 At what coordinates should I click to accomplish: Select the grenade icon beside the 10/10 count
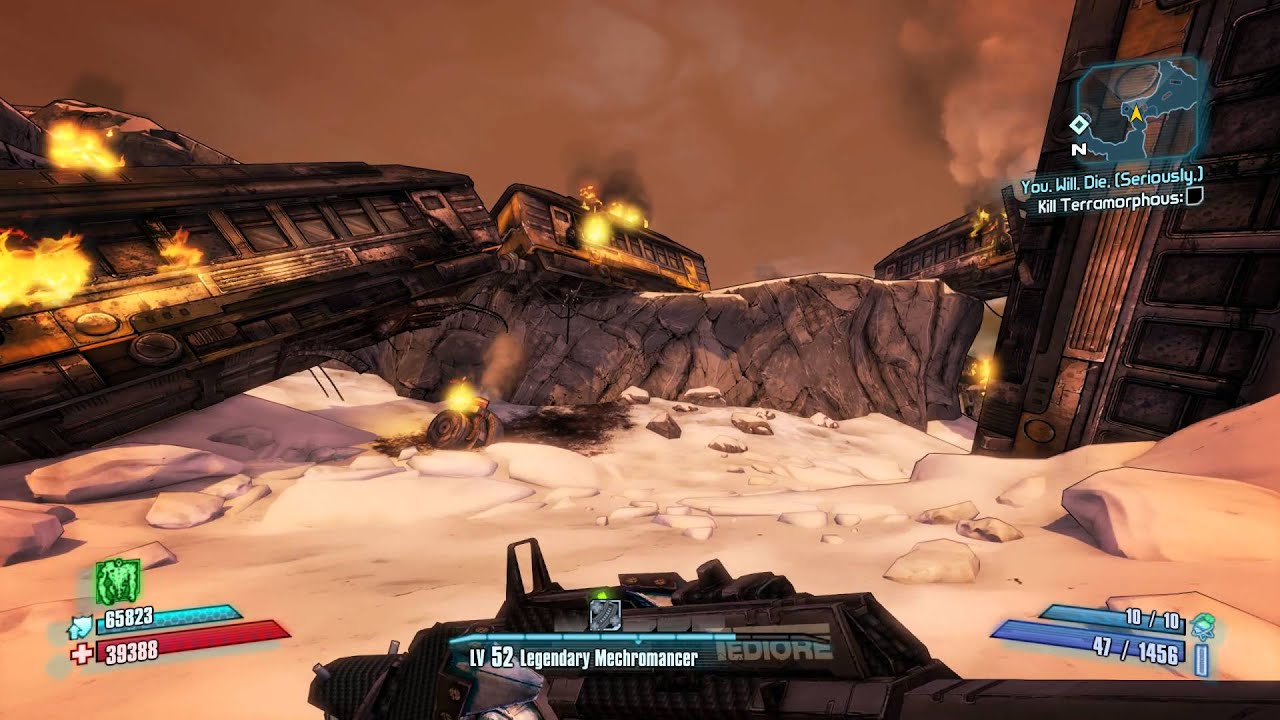(1203, 626)
